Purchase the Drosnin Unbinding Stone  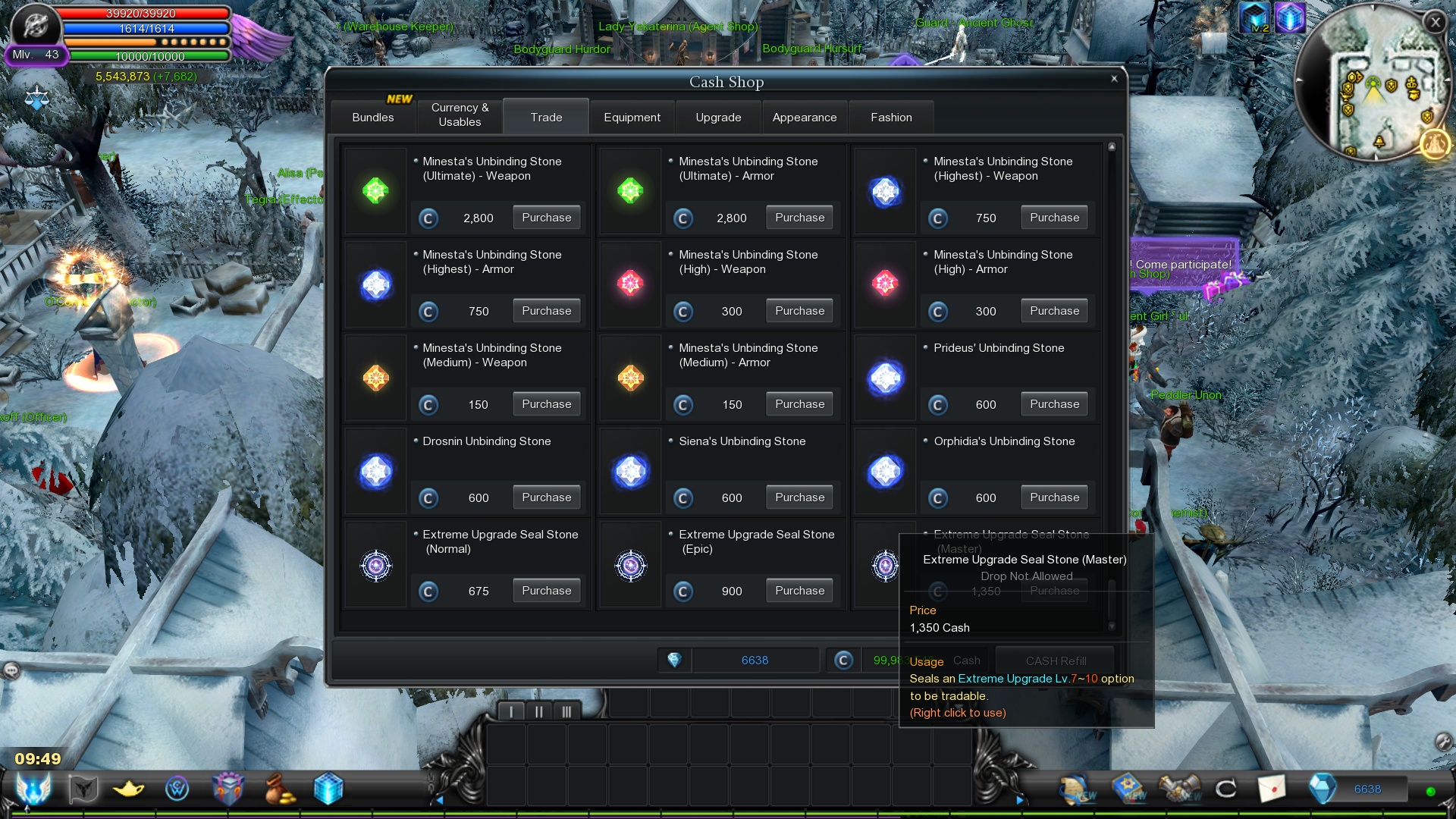point(546,497)
